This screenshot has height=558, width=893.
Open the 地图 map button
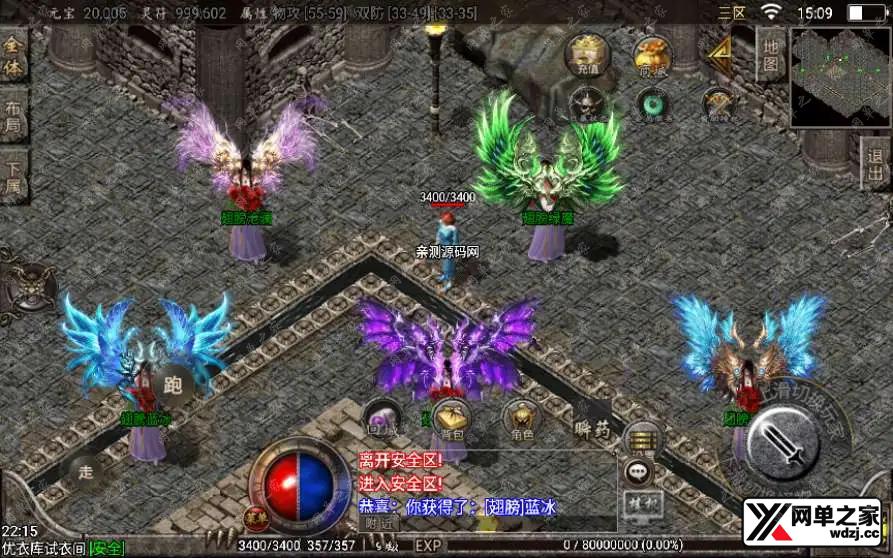(x=771, y=54)
